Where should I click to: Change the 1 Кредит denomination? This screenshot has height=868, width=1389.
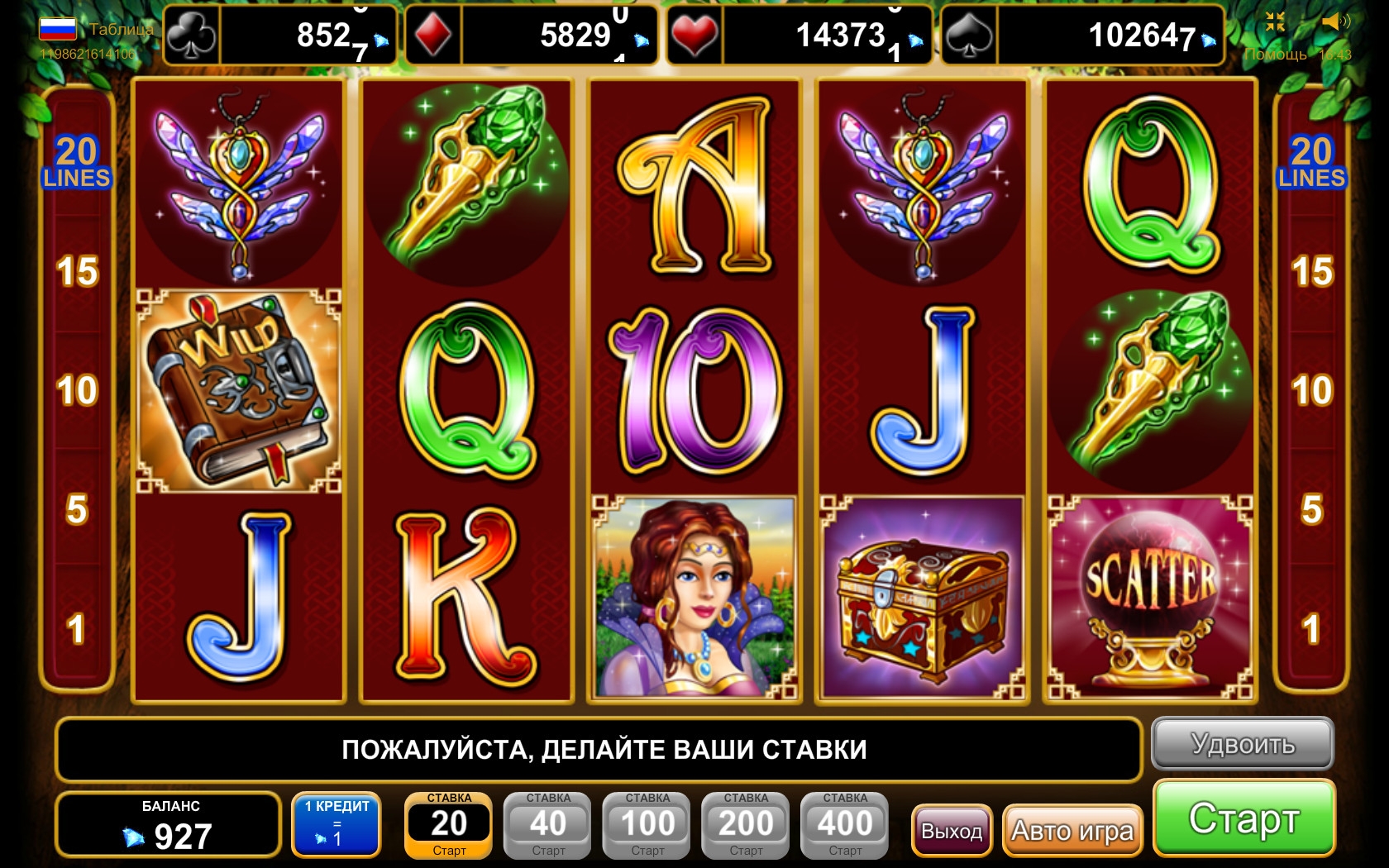(x=337, y=825)
